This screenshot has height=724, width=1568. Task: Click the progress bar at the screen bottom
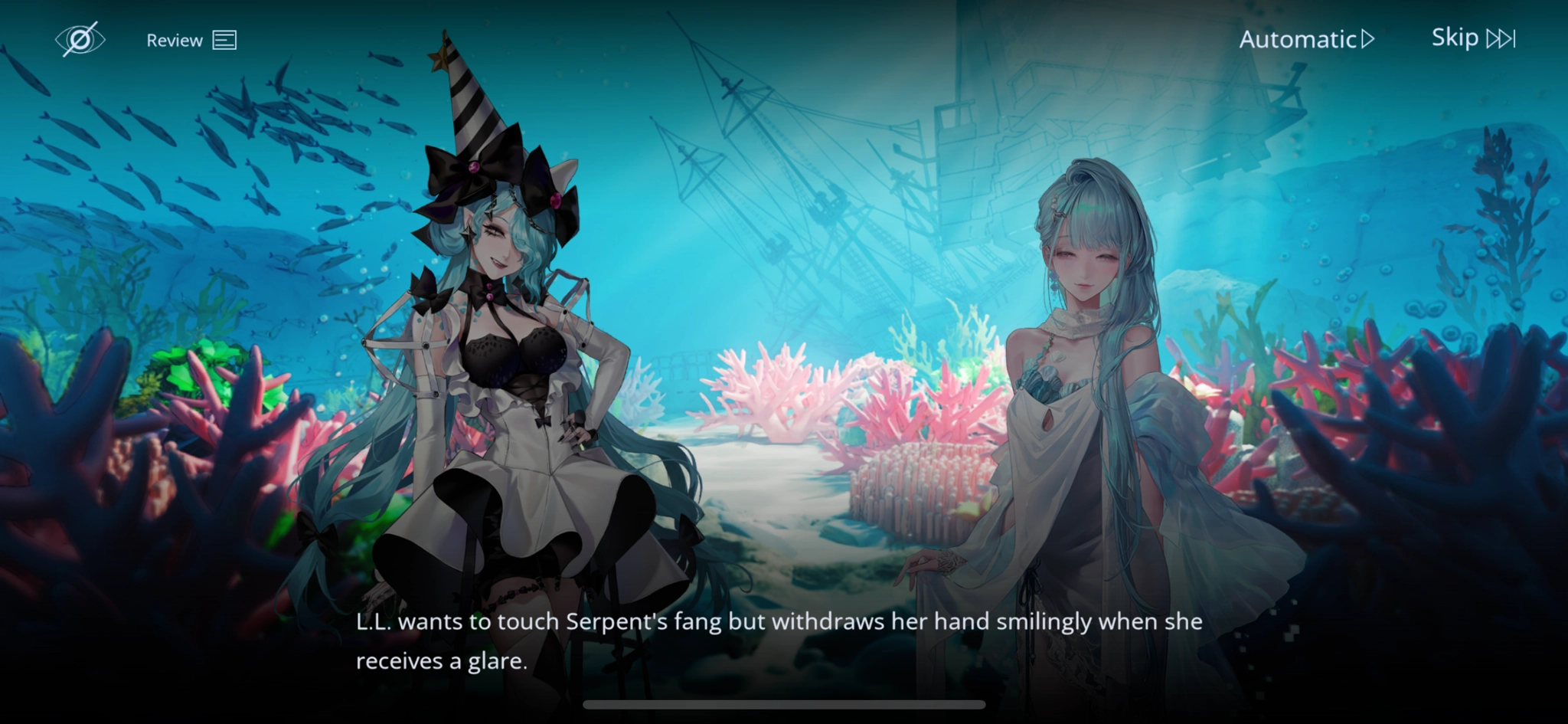[784, 703]
